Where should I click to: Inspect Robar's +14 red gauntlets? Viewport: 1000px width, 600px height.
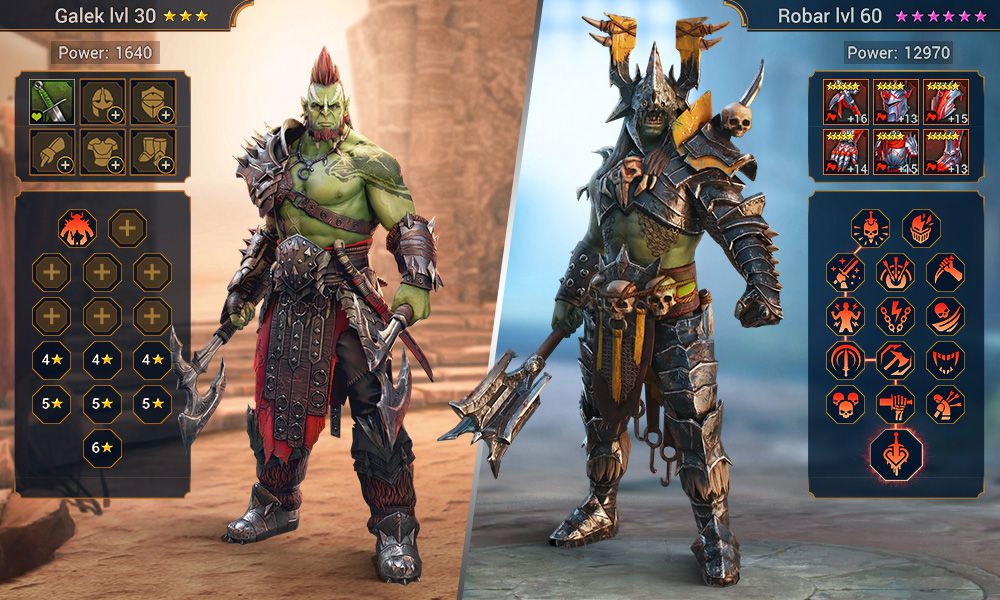(846, 151)
